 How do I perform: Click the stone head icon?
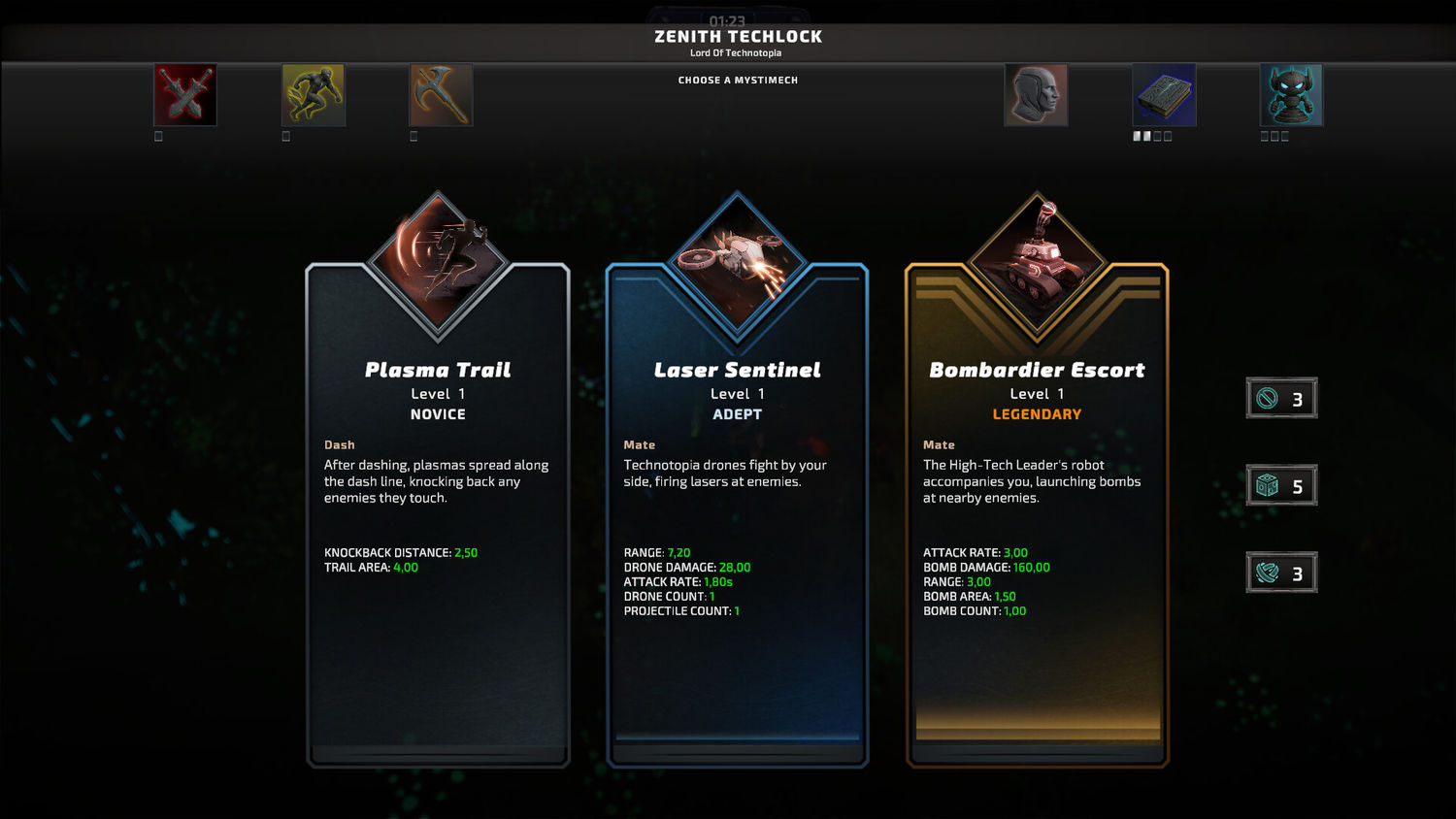tap(1036, 95)
